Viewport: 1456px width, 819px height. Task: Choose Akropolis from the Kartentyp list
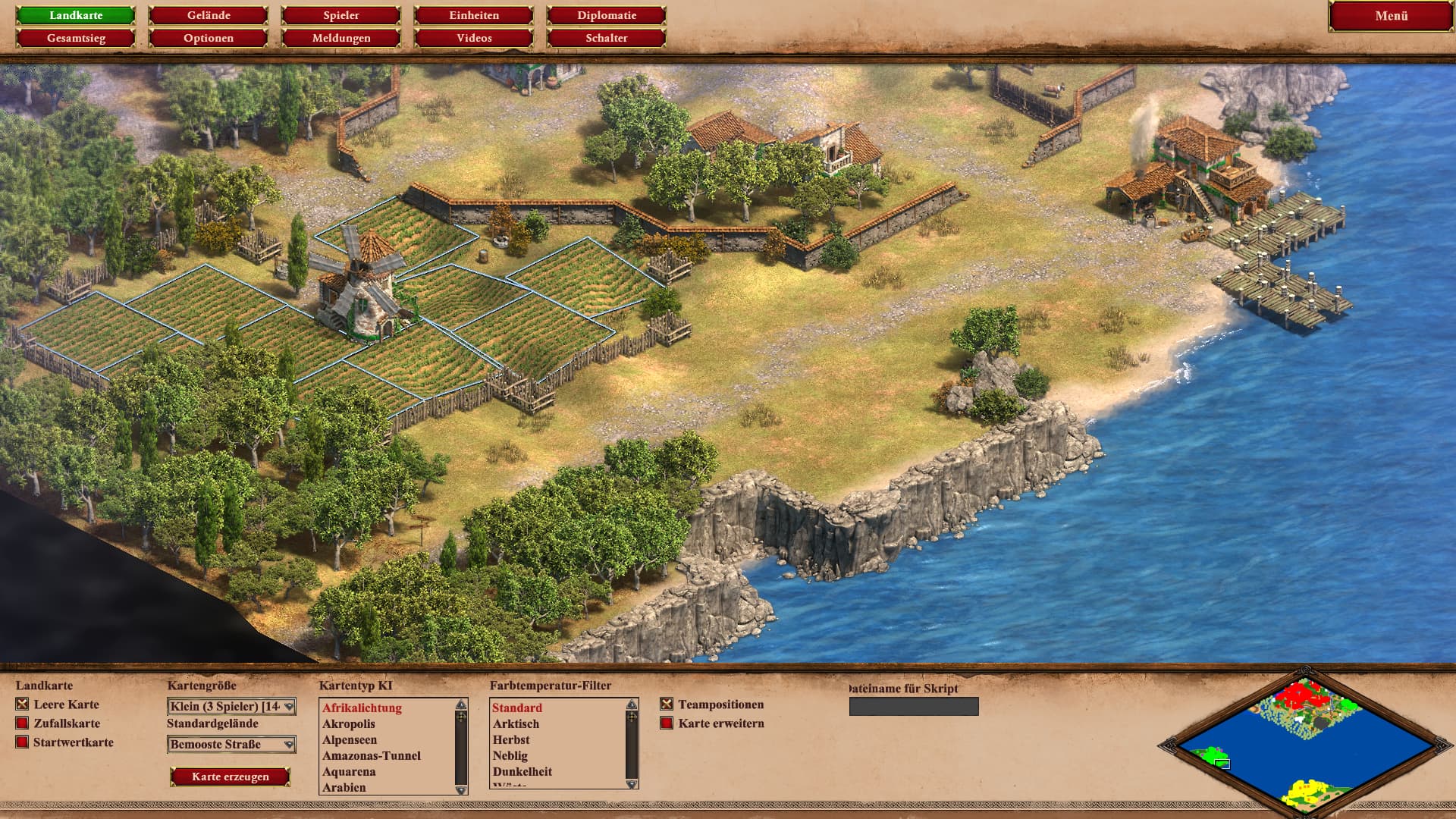(x=349, y=724)
